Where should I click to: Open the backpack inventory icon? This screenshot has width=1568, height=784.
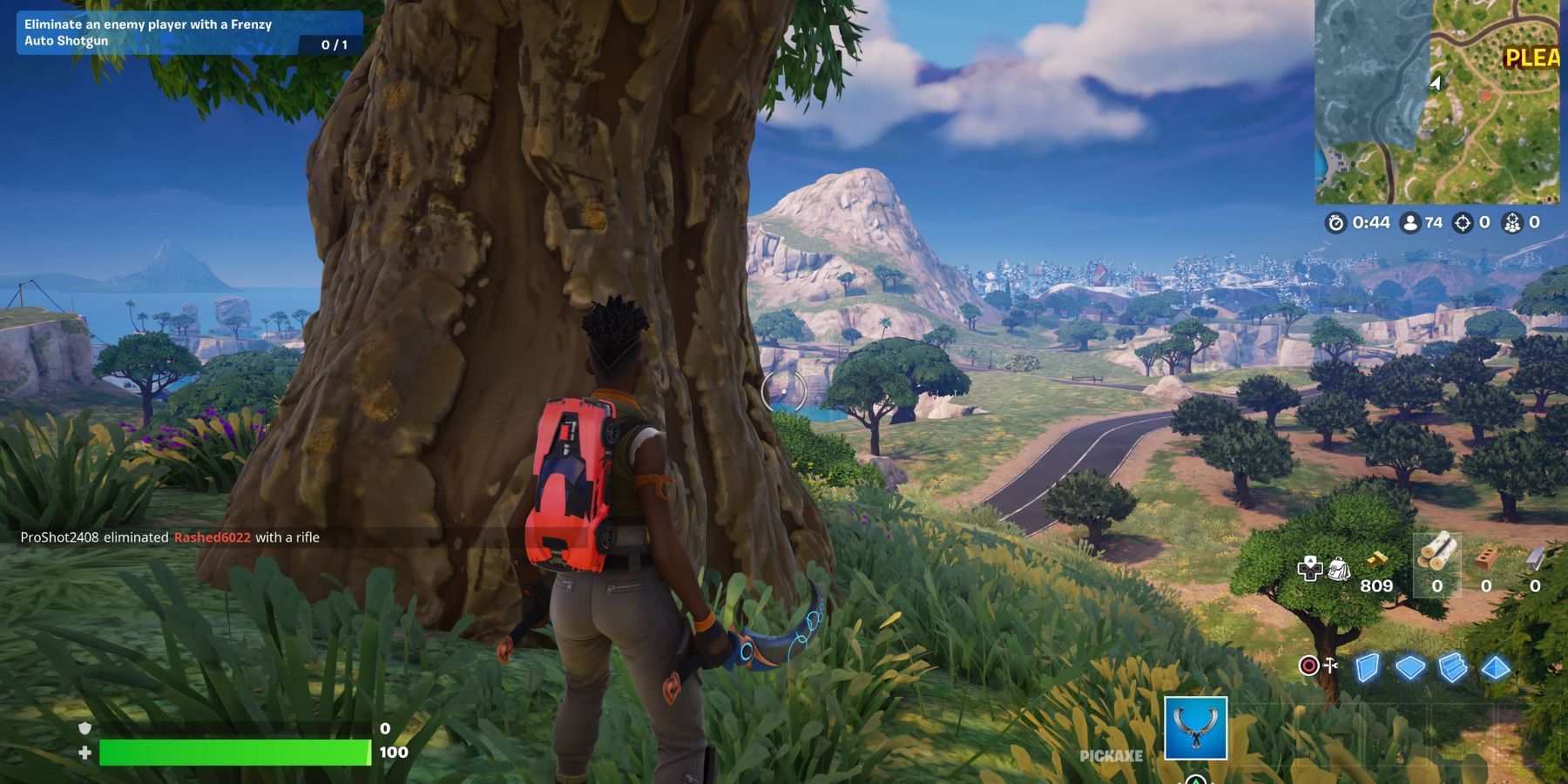pyautogui.click(x=1339, y=571)
